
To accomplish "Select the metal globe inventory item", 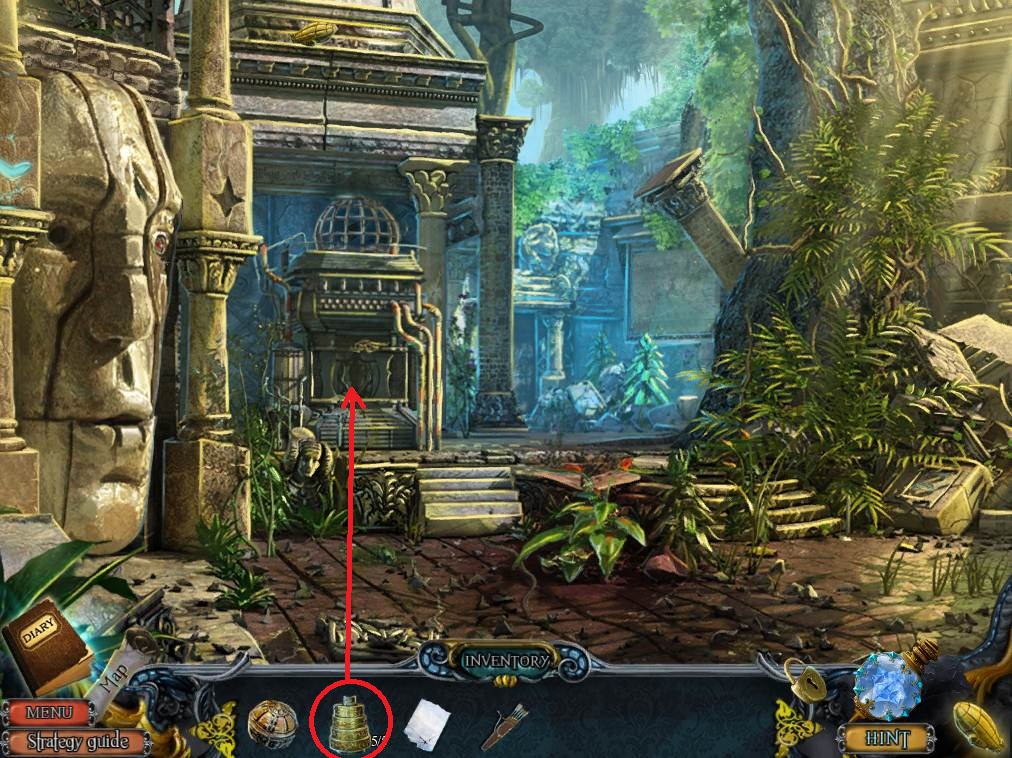I will tap(273, 723).
